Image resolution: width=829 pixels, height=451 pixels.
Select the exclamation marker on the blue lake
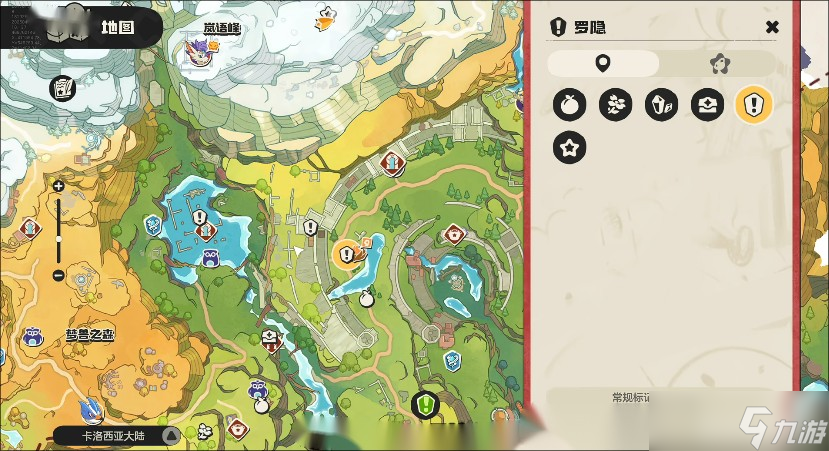point(199,216)
